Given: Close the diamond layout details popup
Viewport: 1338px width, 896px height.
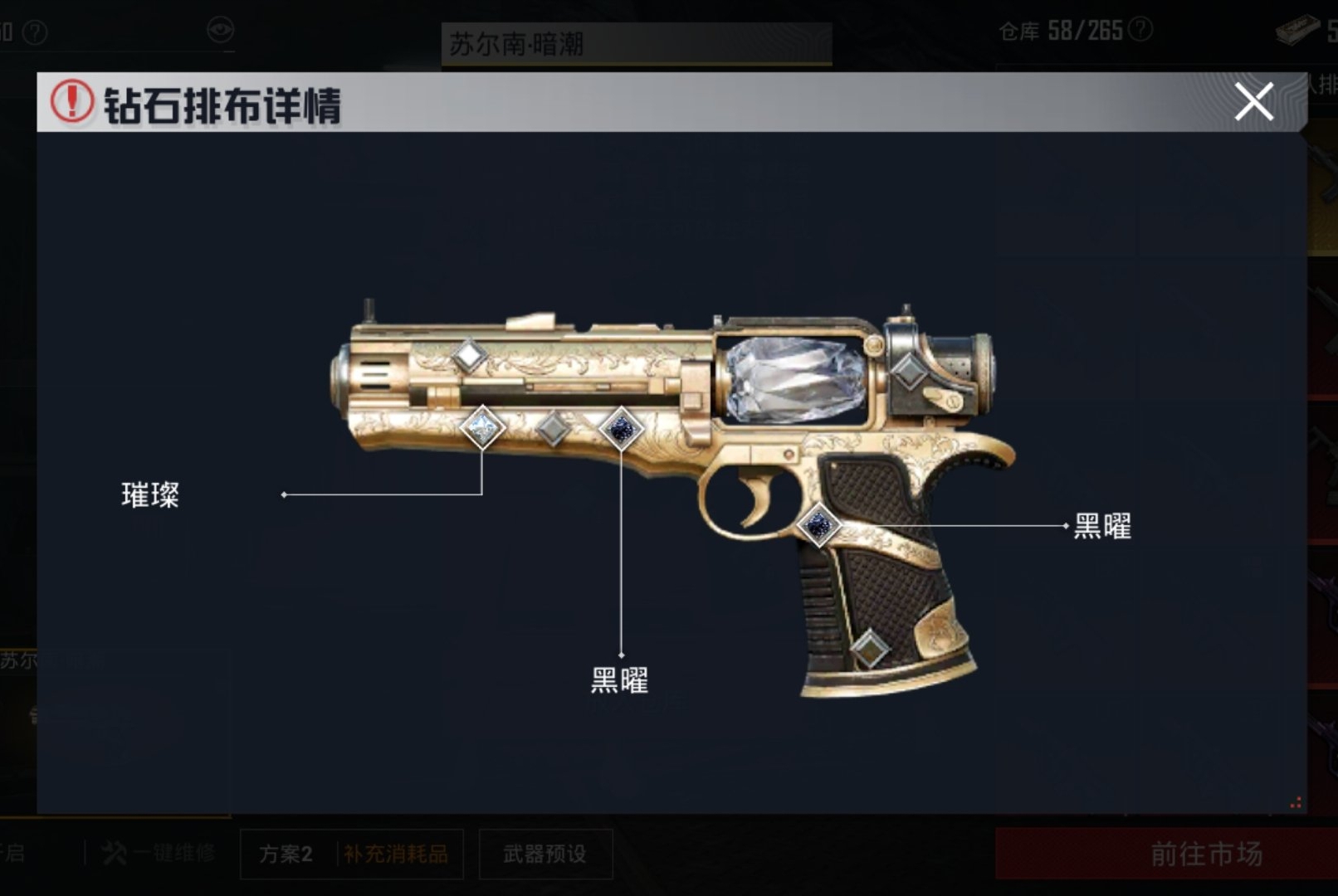Looking at the screenshot, I should click(1253, 101).
